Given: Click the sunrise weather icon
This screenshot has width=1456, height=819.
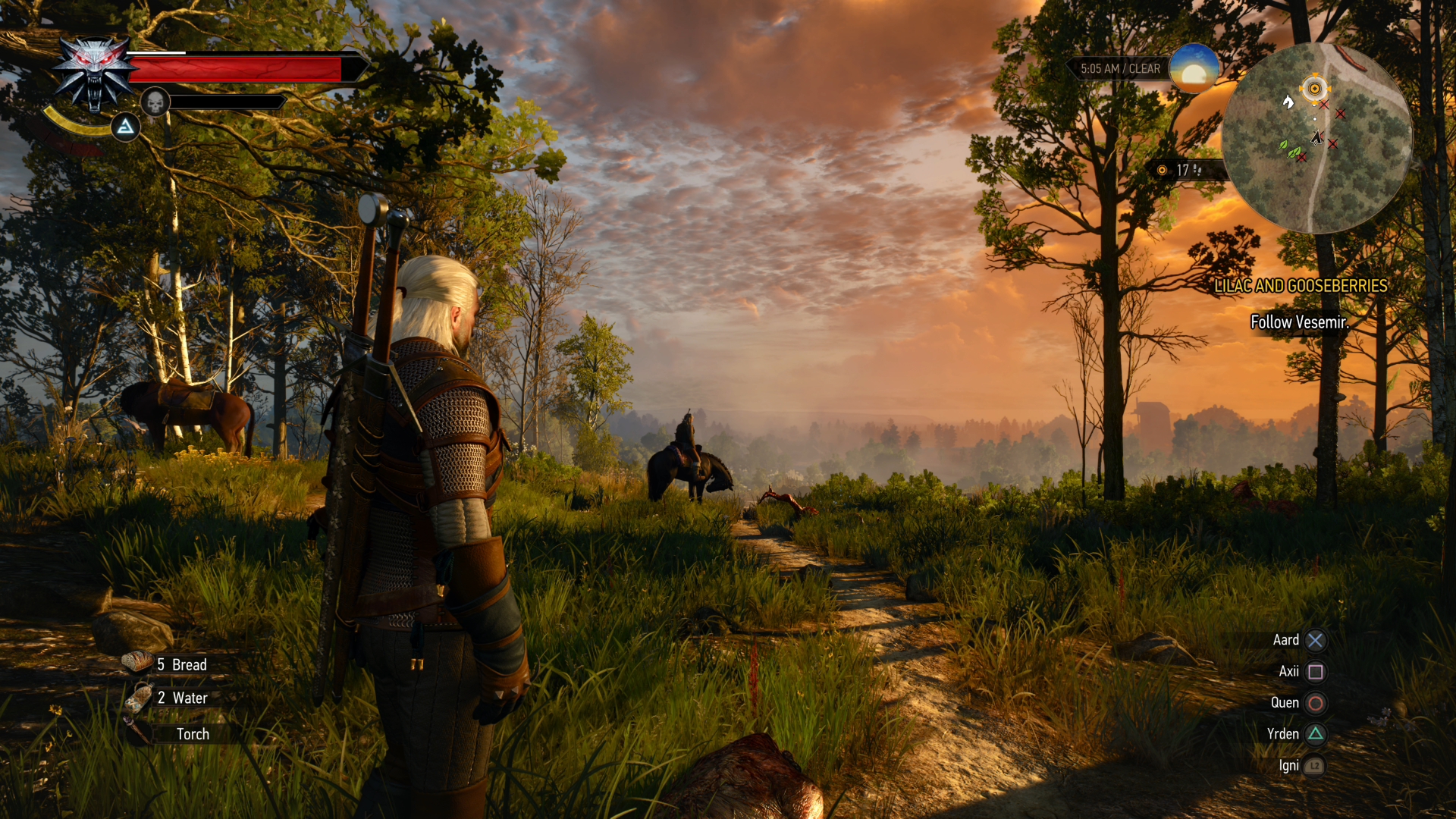Looking at the screenshot, I should [1194, 68].
